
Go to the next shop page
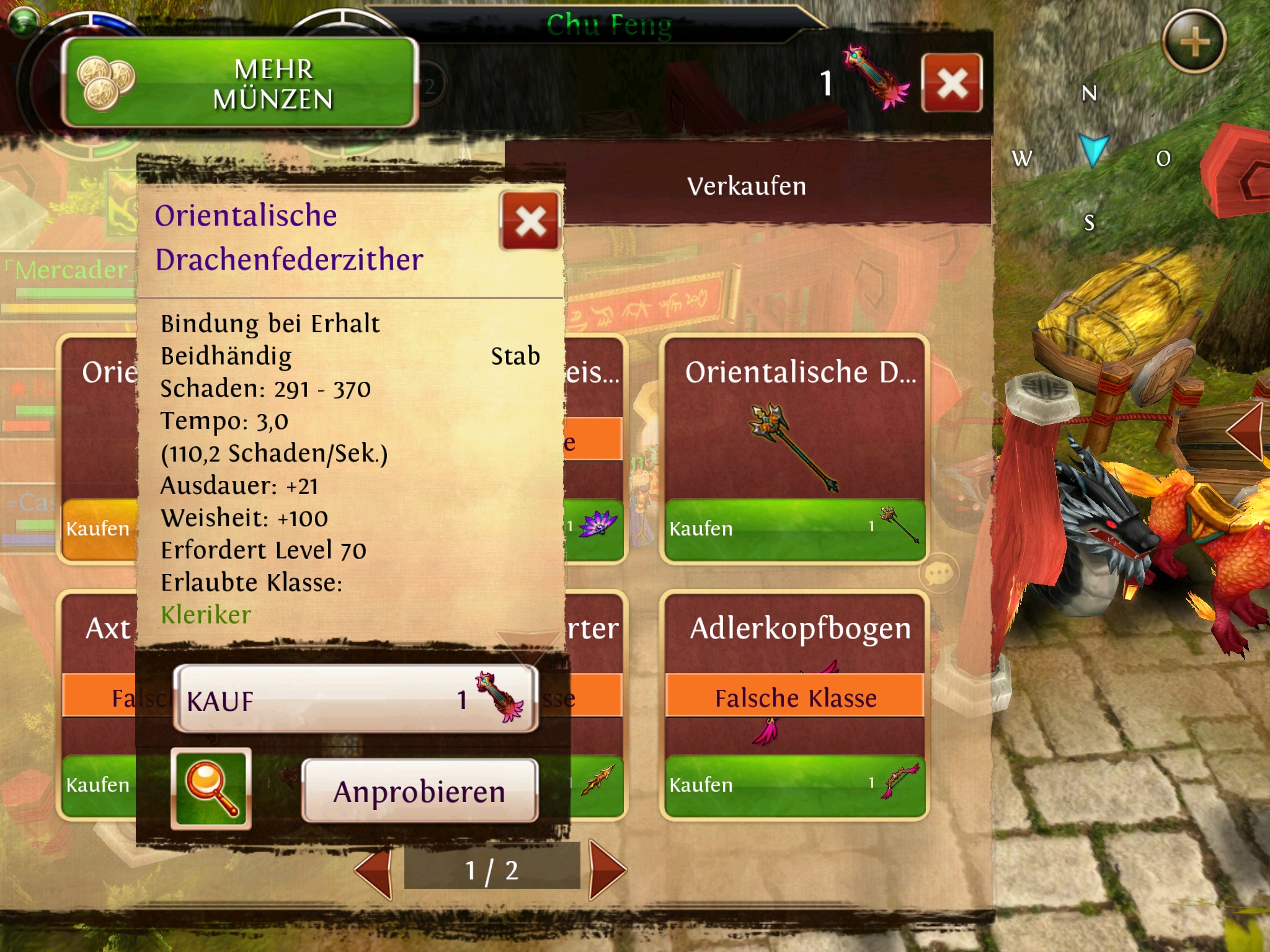608,870
